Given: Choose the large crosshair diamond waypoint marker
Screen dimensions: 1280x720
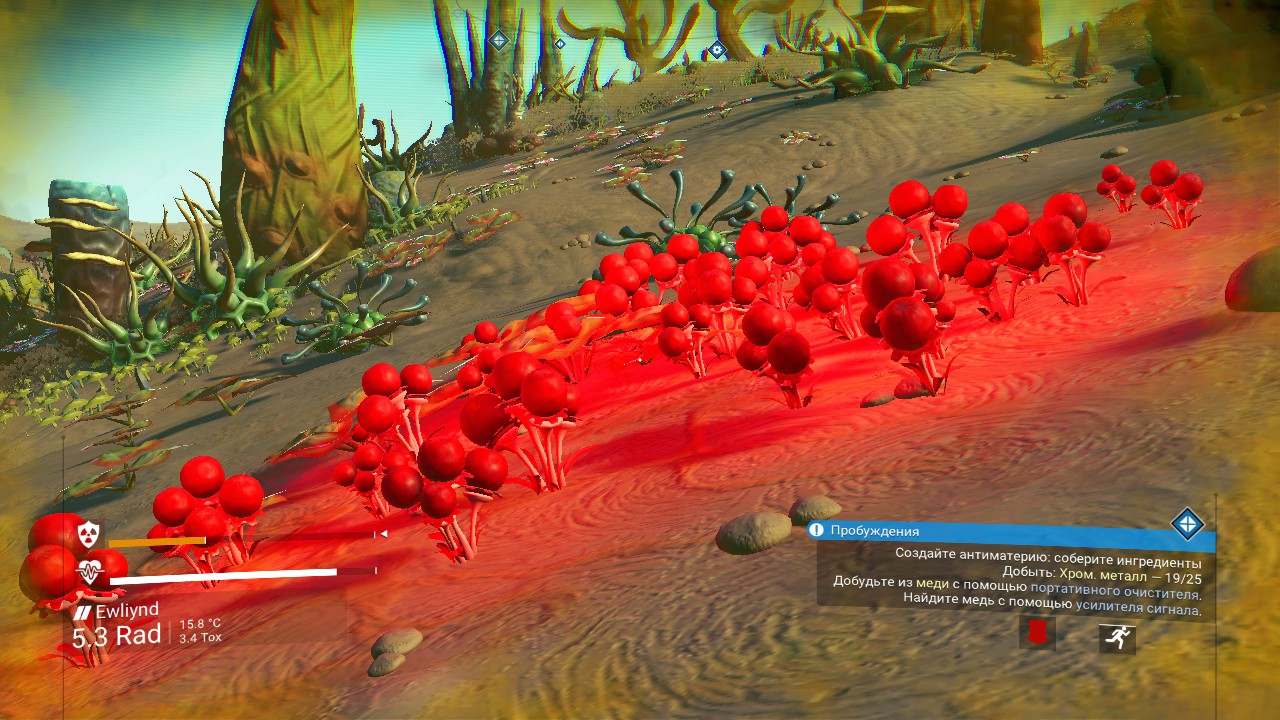Looking at the screenshot, I should click(498, 40).
